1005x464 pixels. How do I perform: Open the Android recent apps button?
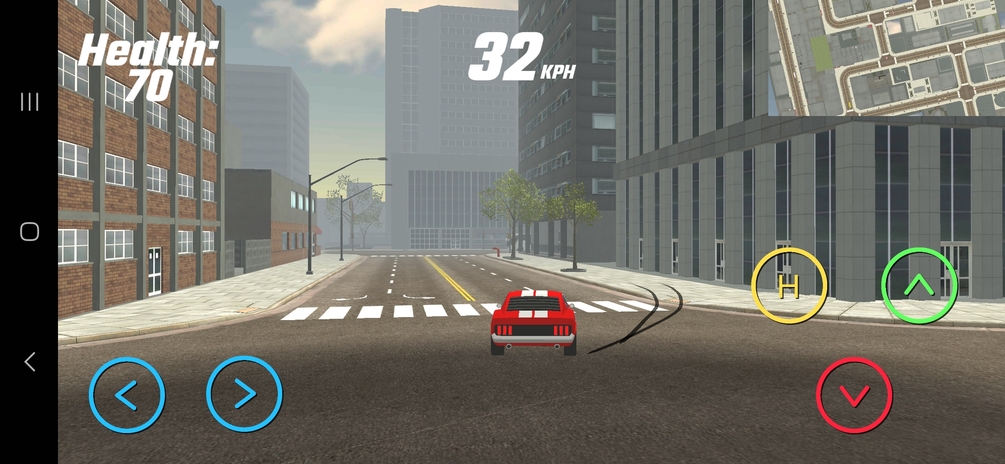29,101
